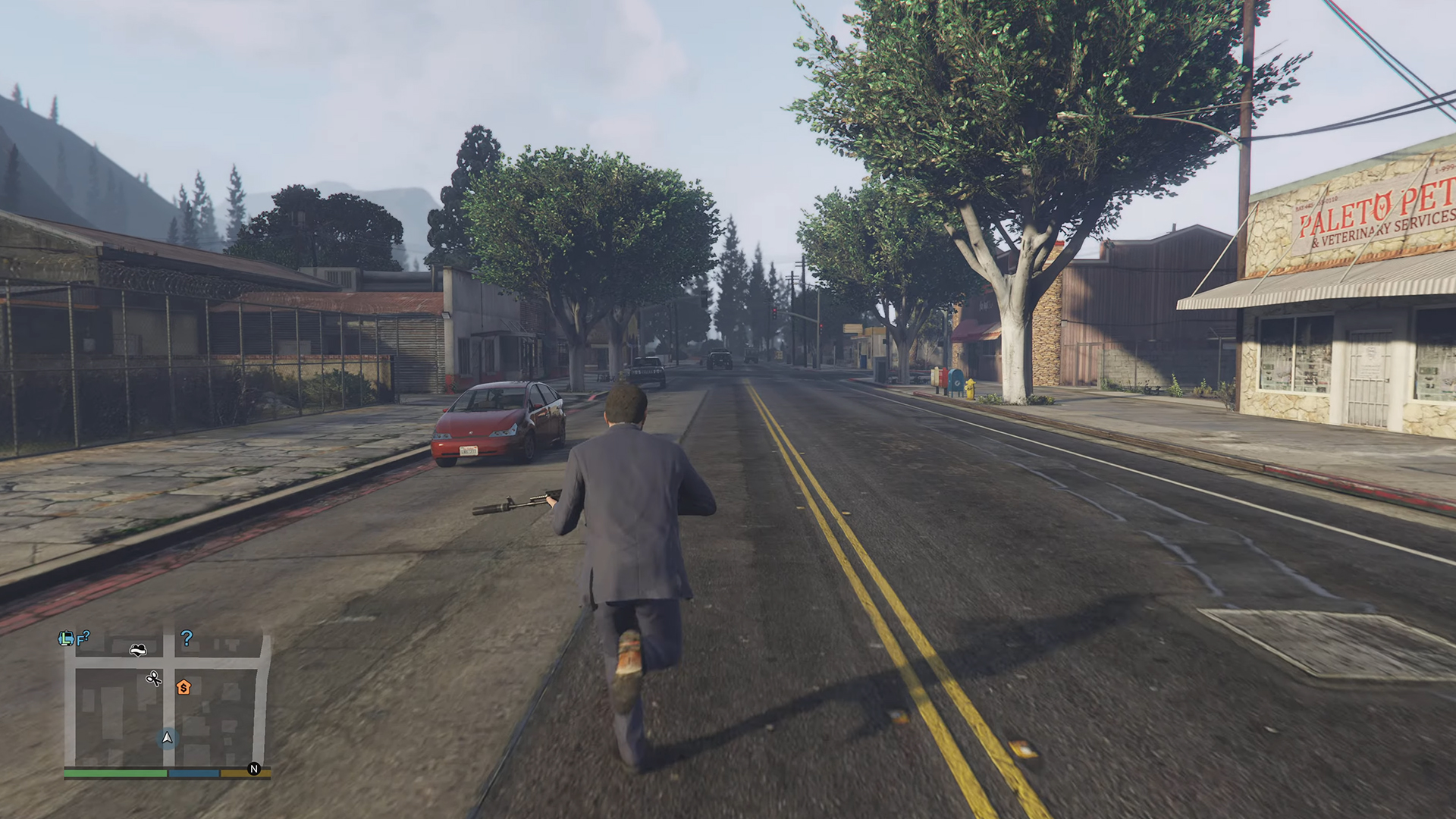Select the orange property-for-sale house icon
This screenshot has width=1456, height=819.
184,688
